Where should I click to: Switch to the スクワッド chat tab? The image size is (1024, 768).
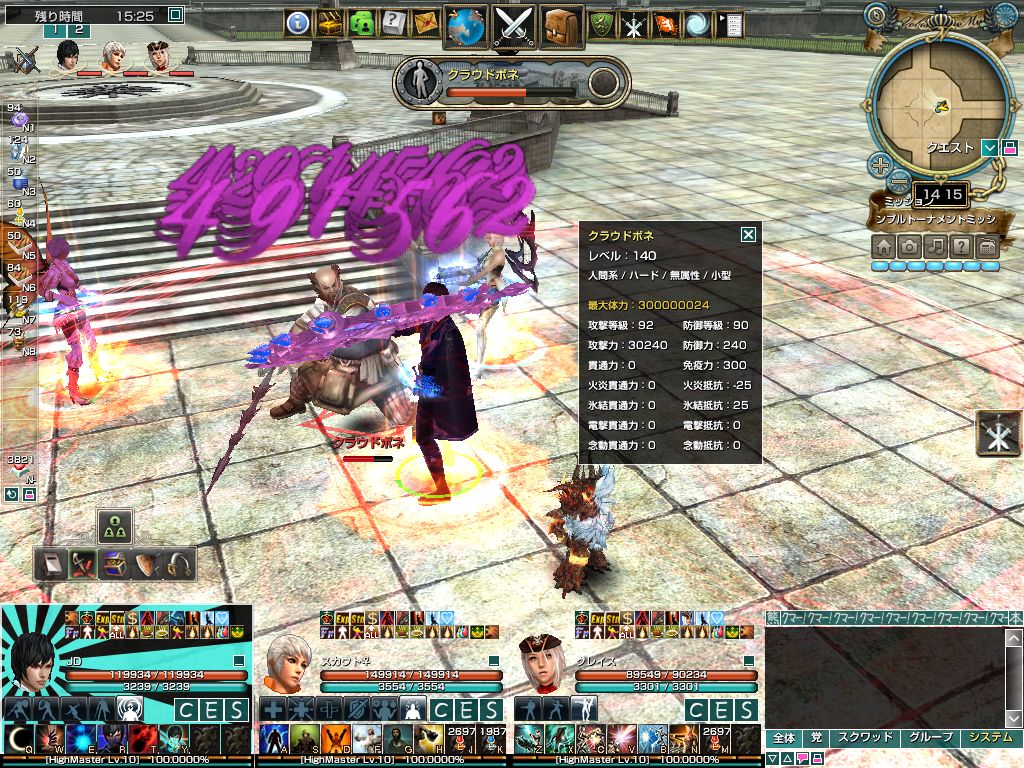[x=864, y=738]
